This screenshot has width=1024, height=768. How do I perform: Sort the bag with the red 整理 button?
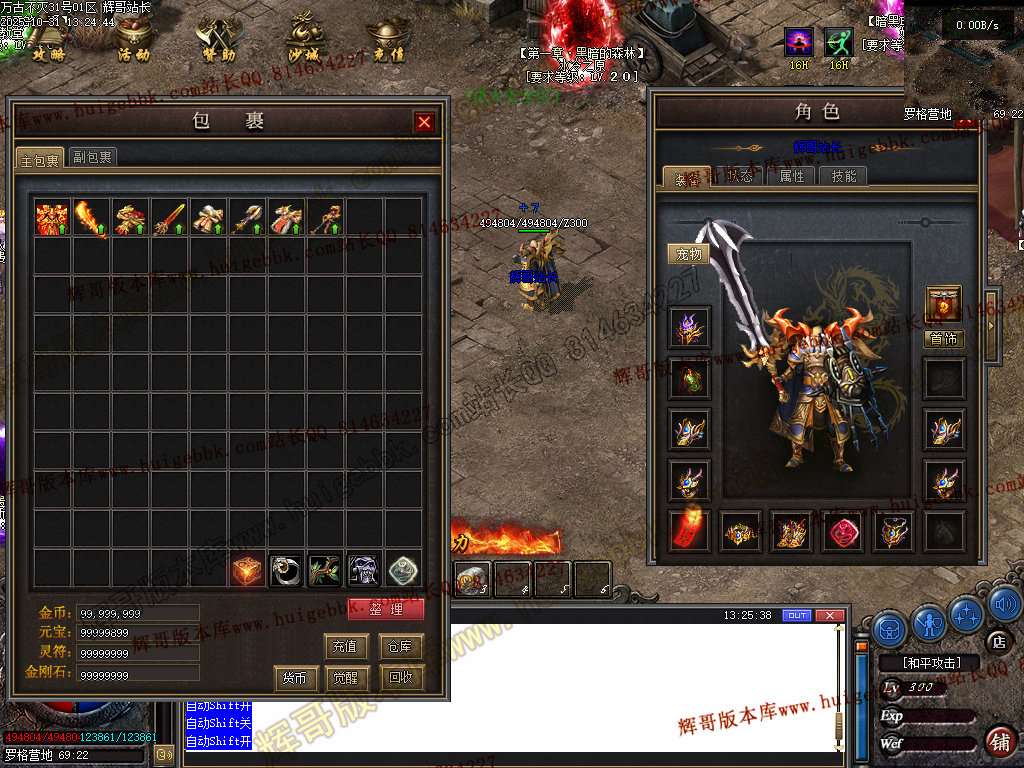point(386,609)
